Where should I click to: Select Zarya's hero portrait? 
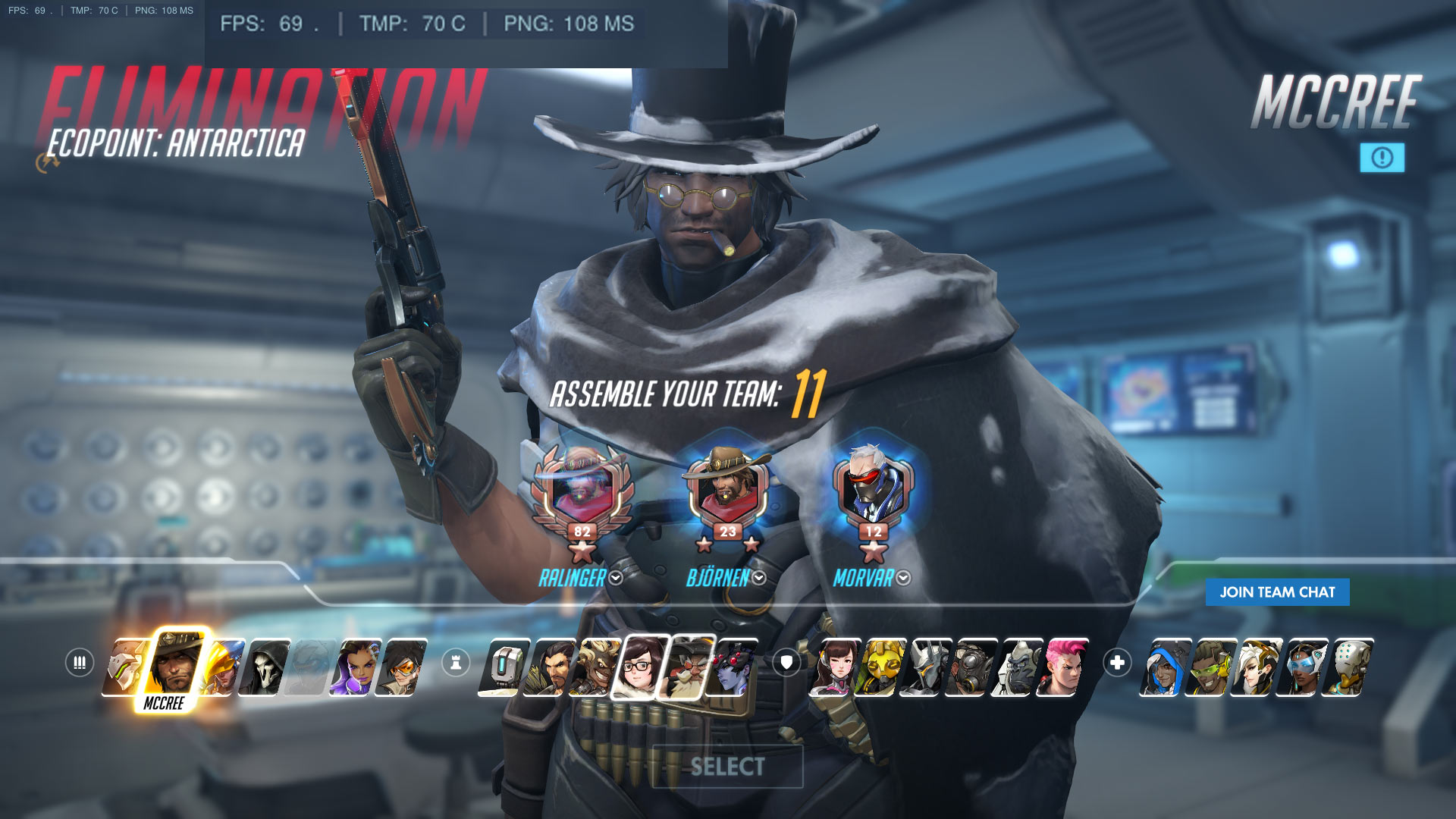tap(1064, 667)
